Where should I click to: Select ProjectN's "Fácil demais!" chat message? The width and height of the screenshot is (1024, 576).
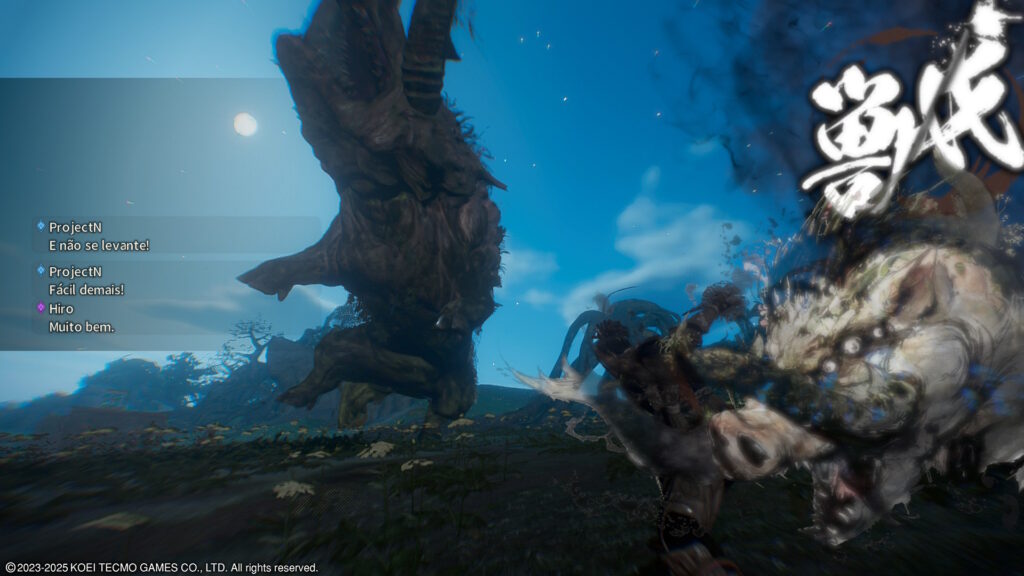coord(87,290)
